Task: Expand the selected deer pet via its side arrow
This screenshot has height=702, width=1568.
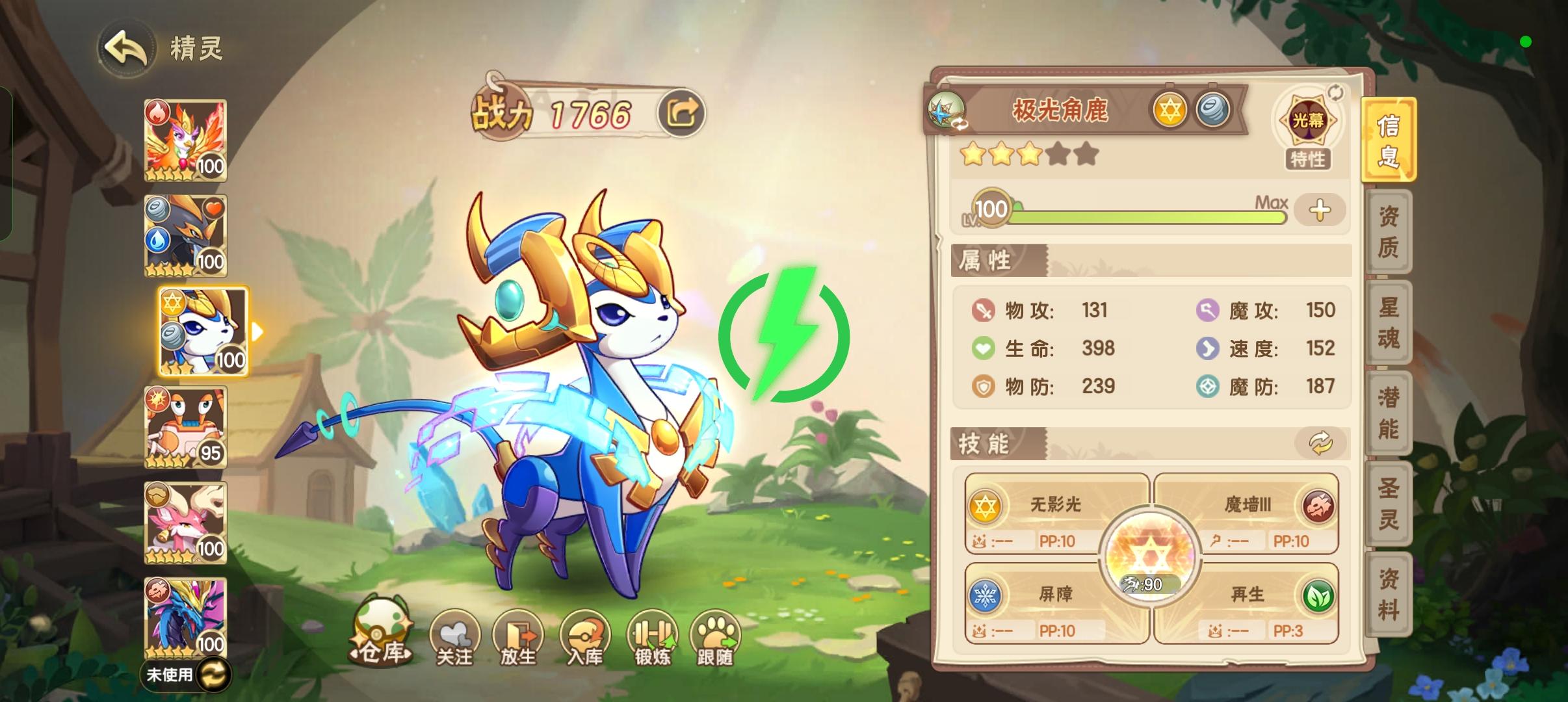Action: point(257,331)
